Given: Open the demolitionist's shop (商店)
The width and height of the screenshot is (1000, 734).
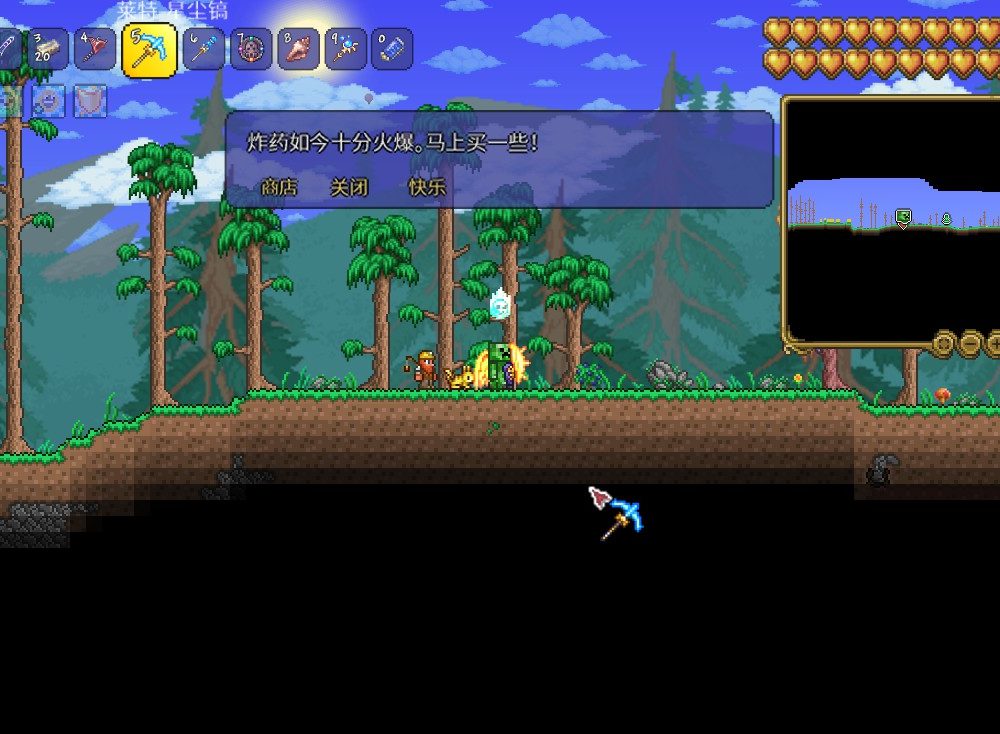Looking at the screenshot, I should click(x=279, y=187).
